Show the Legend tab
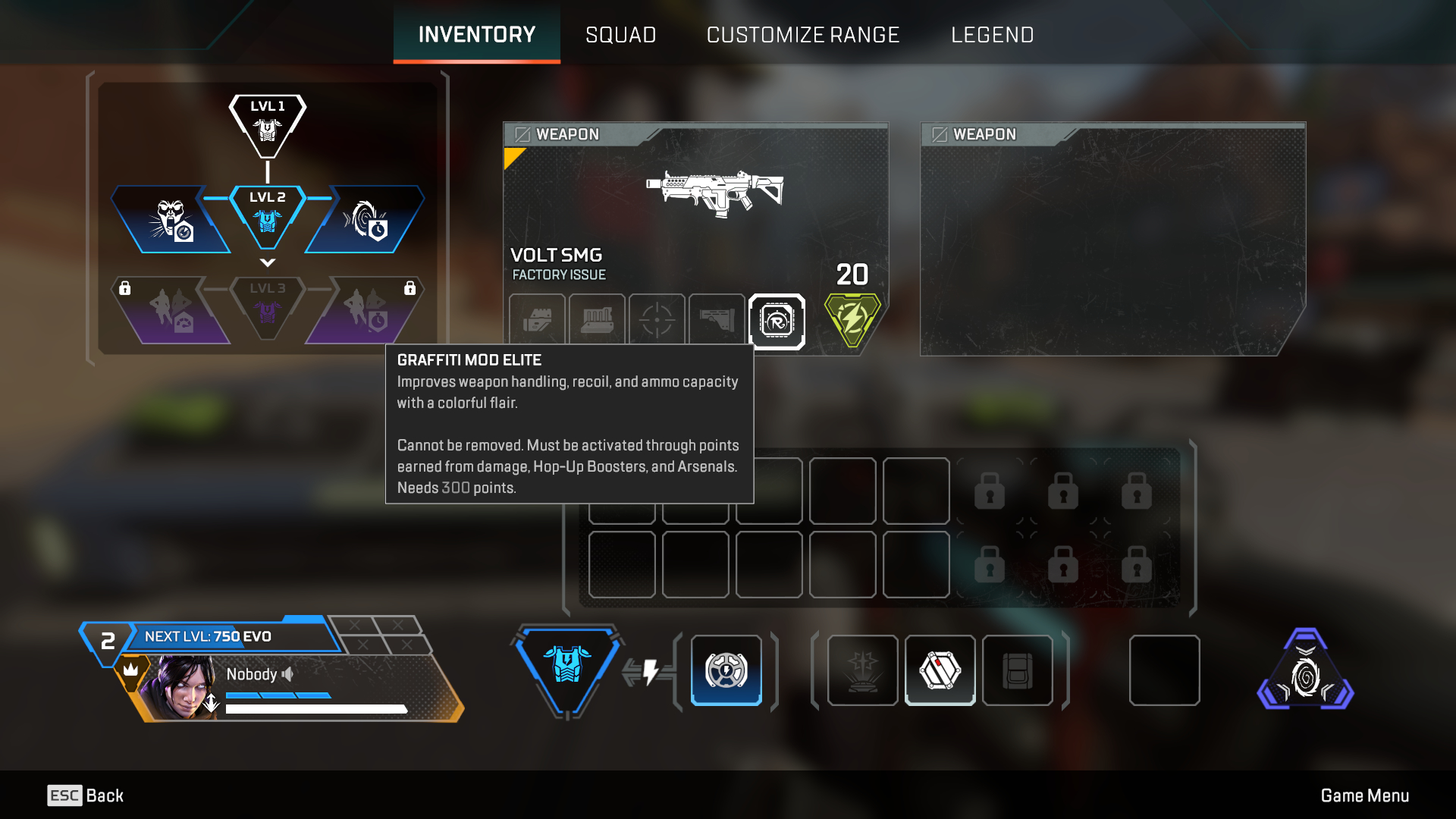This screenshot has height=819, width=1456. (992, 35)
